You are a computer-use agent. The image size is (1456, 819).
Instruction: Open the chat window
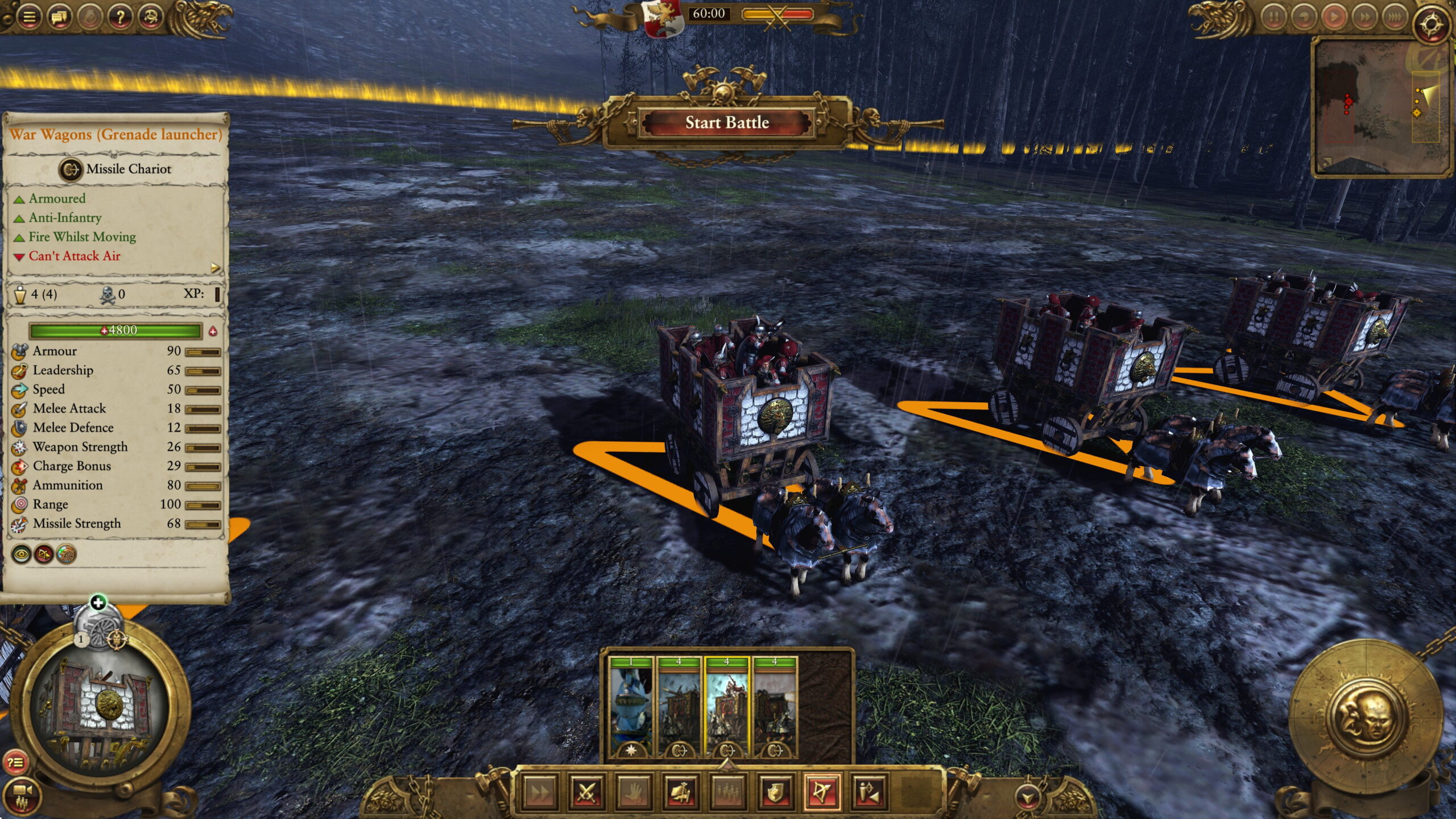(x=60, y=16)
